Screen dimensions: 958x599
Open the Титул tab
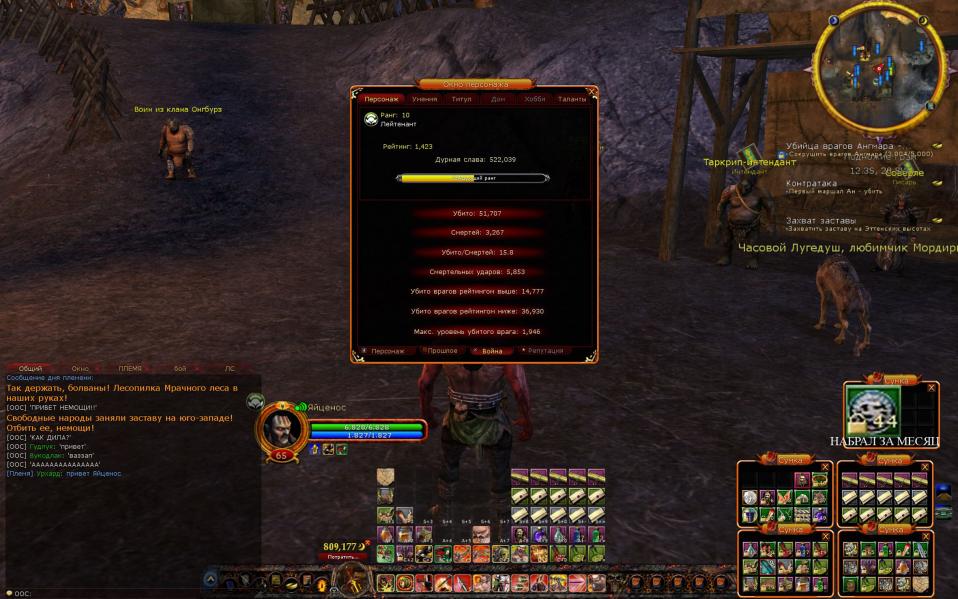pos(461,99)
